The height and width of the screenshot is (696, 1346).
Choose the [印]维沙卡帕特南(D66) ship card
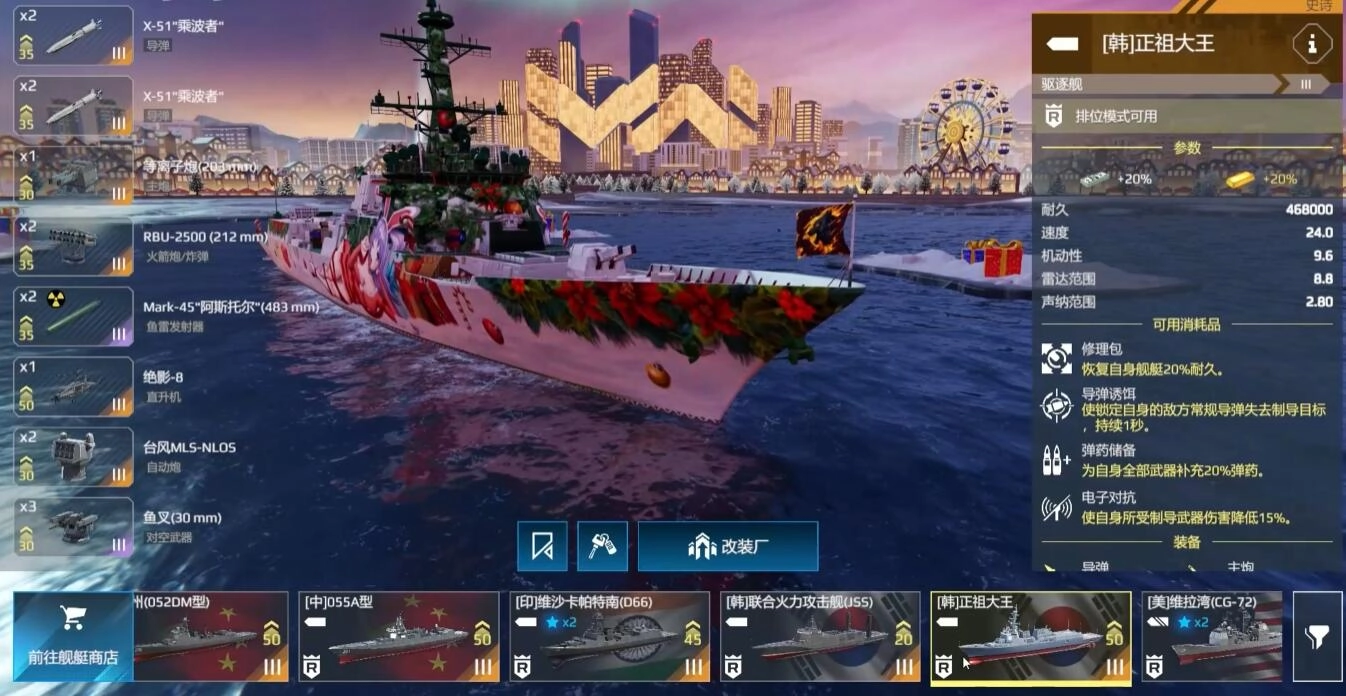pos(609,637)
